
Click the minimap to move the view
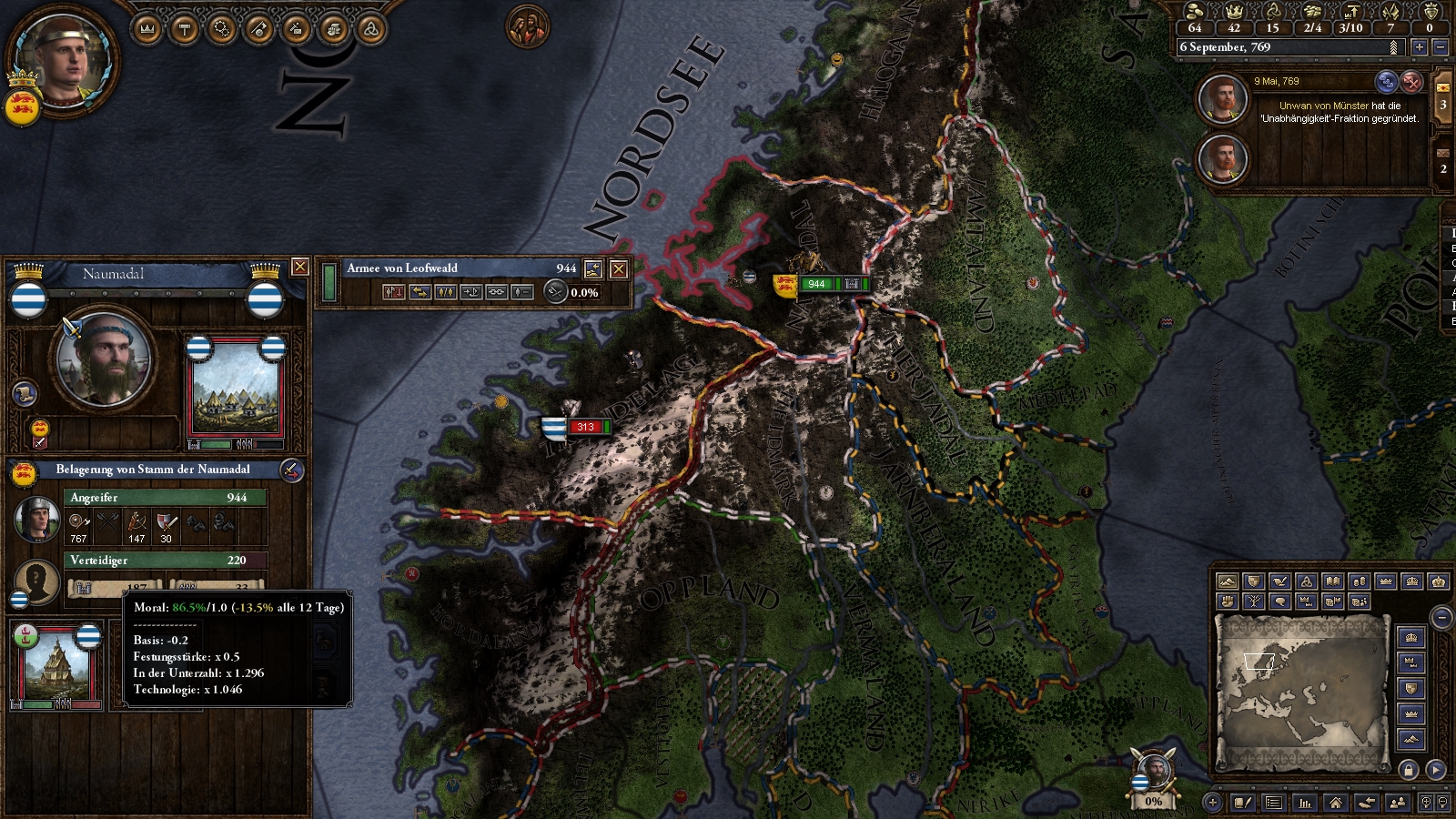(x=1301, y=692)
